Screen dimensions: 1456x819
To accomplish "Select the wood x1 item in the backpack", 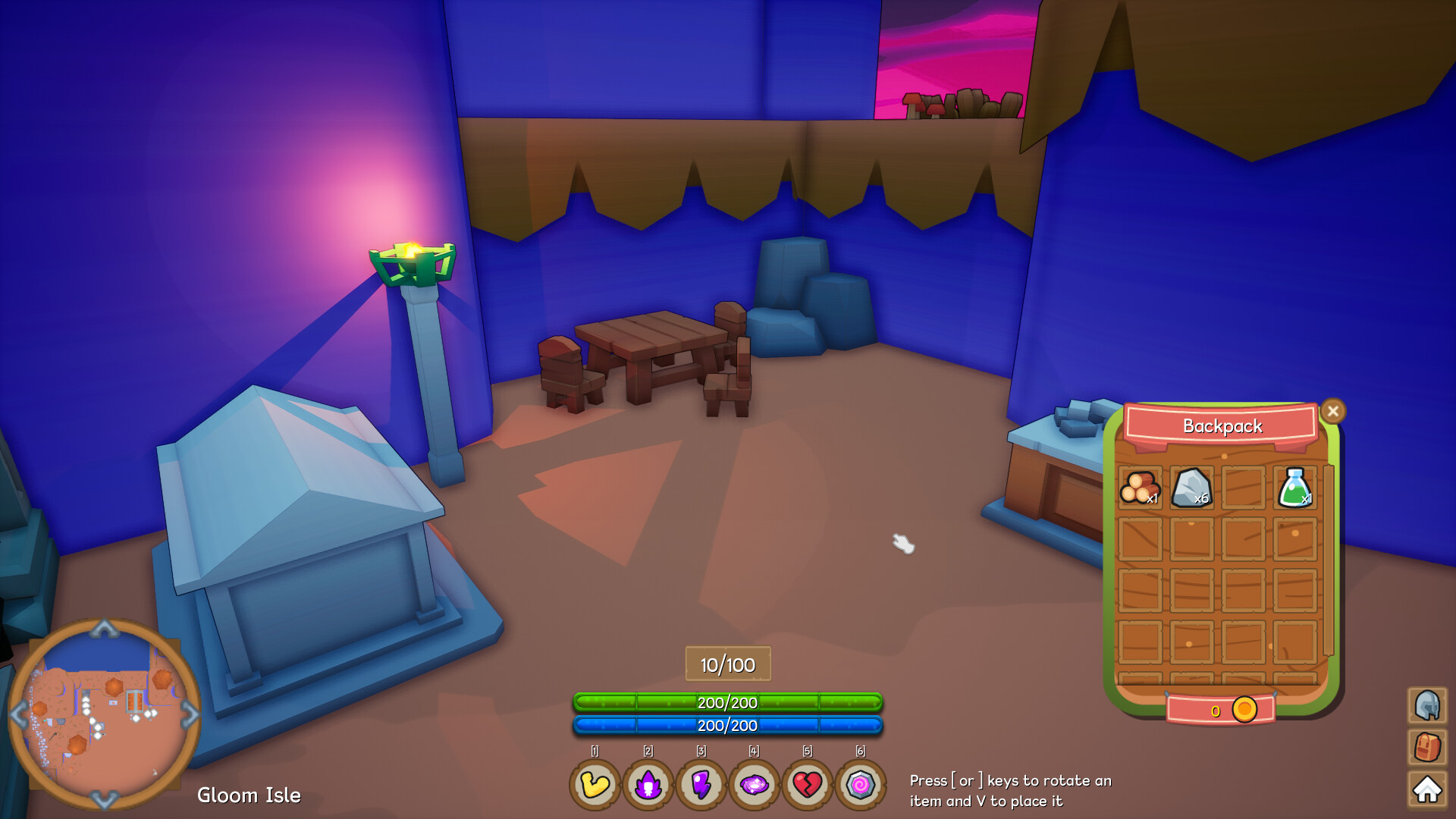I will [x=1141, y=489].
